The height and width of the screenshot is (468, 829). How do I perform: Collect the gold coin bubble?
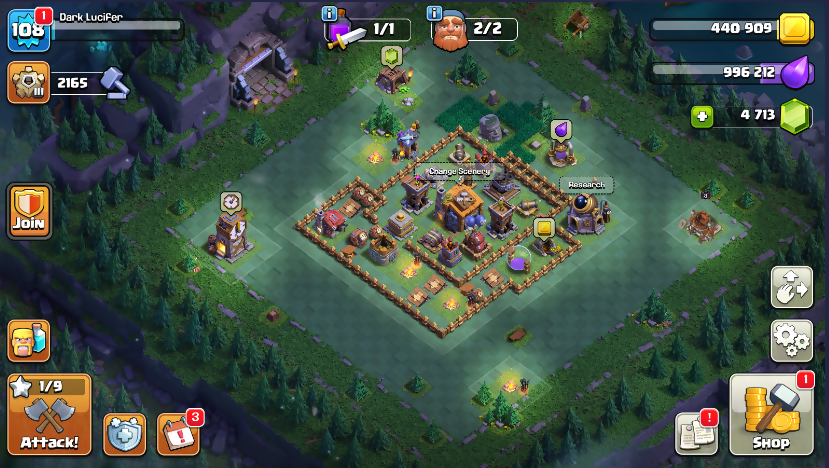click(x=544, y=229)
